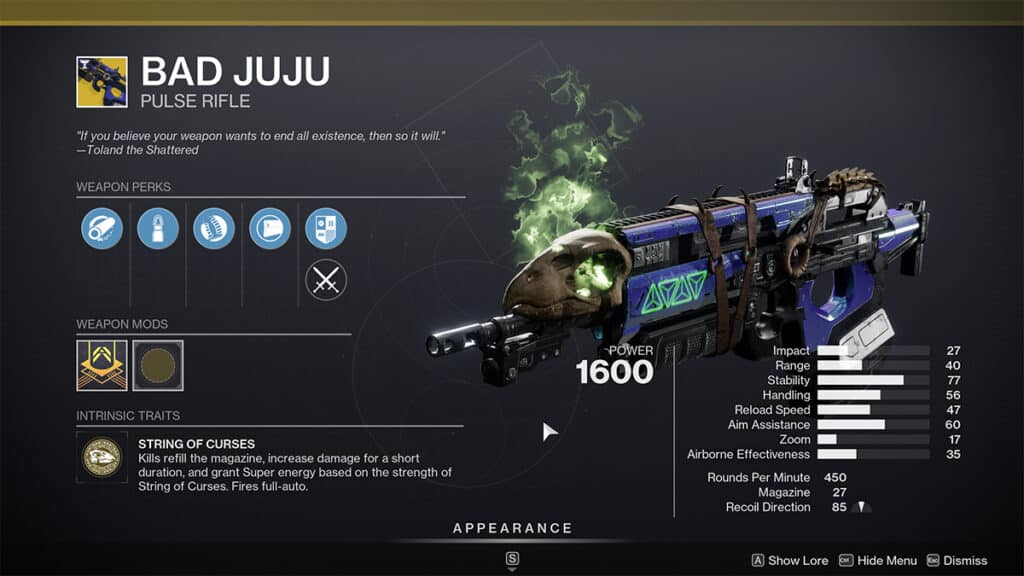The height and width of the screenshot is (576, 1024).
Task: Inspect the String of Curses intrinsic trait
Action: point(102,457)
